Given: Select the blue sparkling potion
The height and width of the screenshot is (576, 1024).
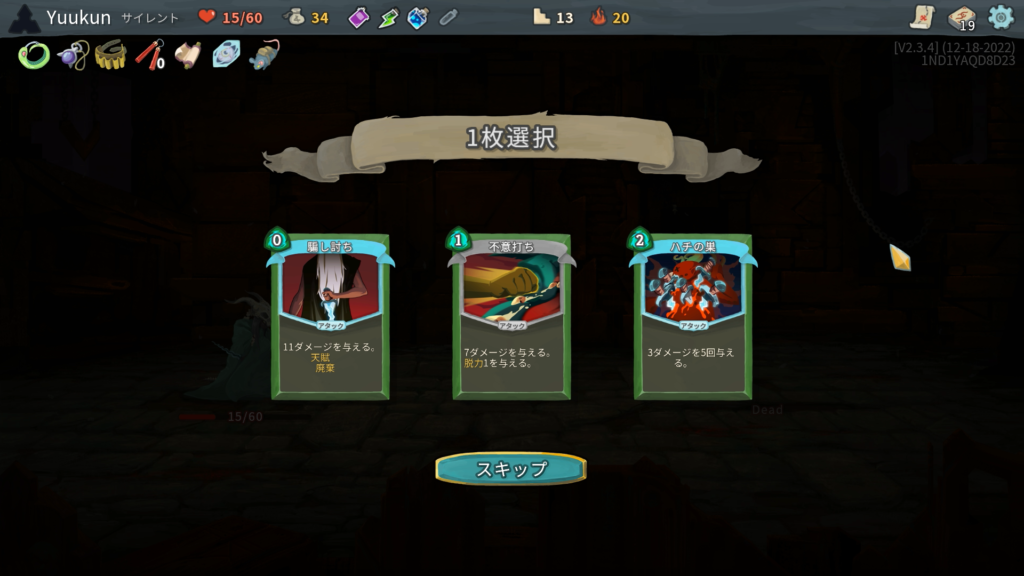Looking at the screenshot, I should [418, 17].
